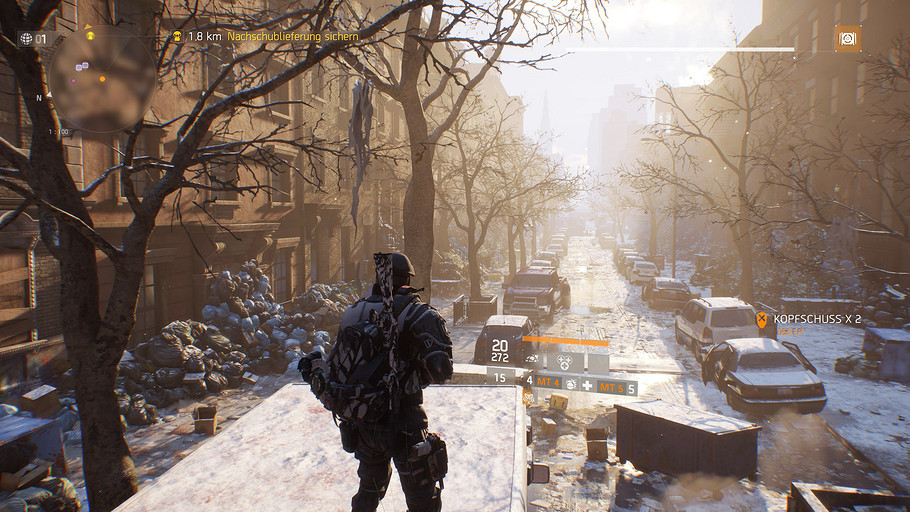Select the grenade icon

pyautogui.click(x=571, y=385)
